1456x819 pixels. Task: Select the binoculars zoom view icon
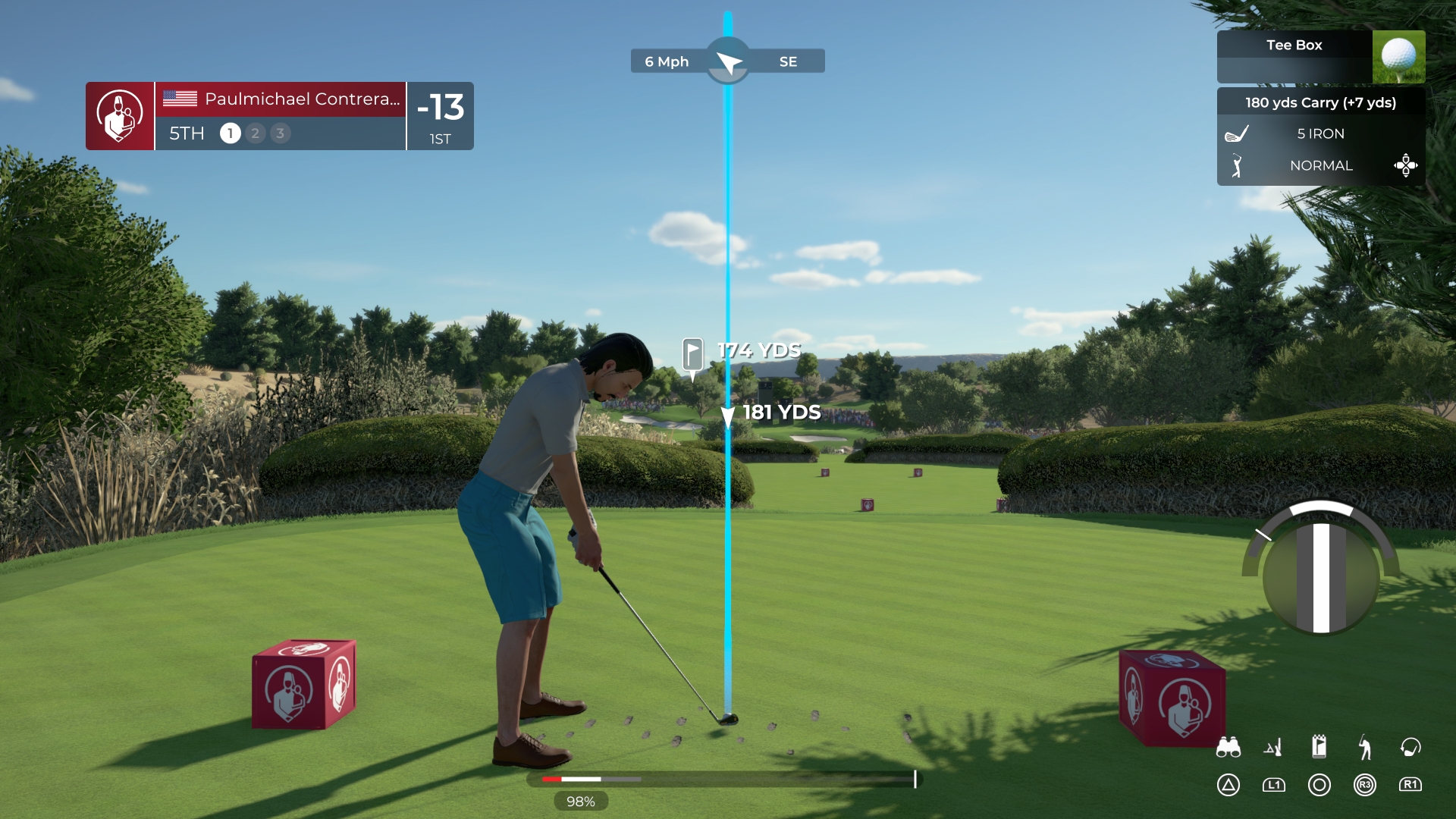(1229, 747)
